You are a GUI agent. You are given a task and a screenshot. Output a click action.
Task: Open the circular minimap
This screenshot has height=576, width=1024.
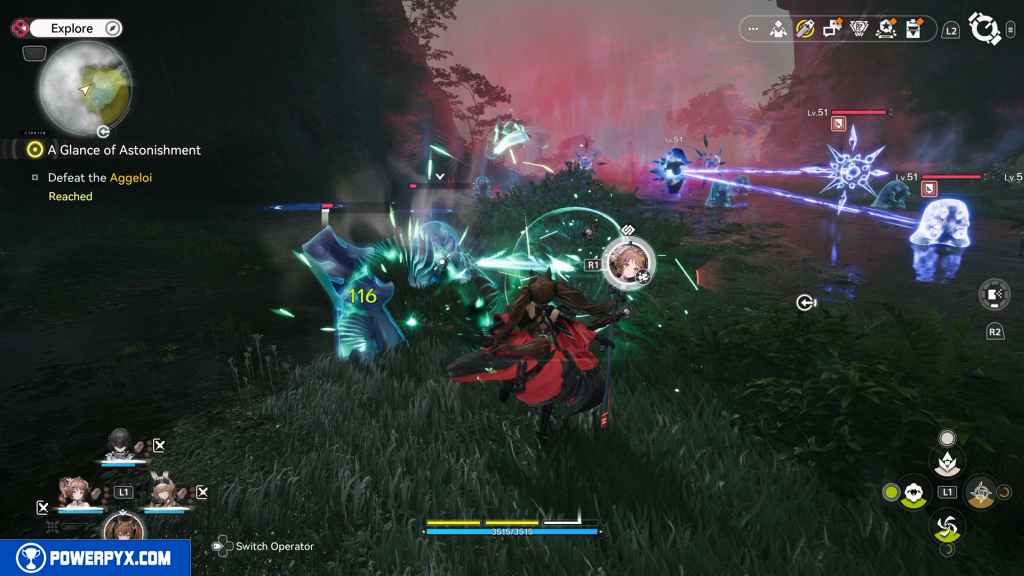click(85, 87)
